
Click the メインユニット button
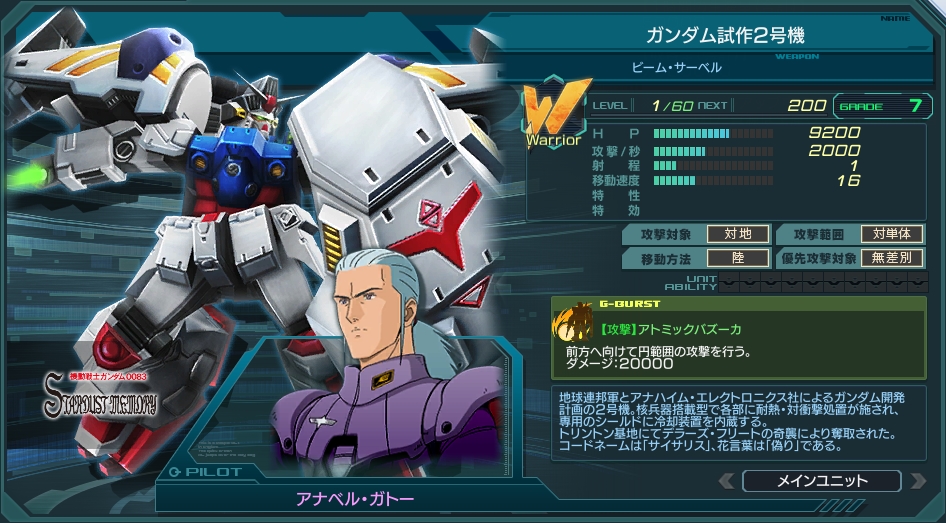[821, 481]
